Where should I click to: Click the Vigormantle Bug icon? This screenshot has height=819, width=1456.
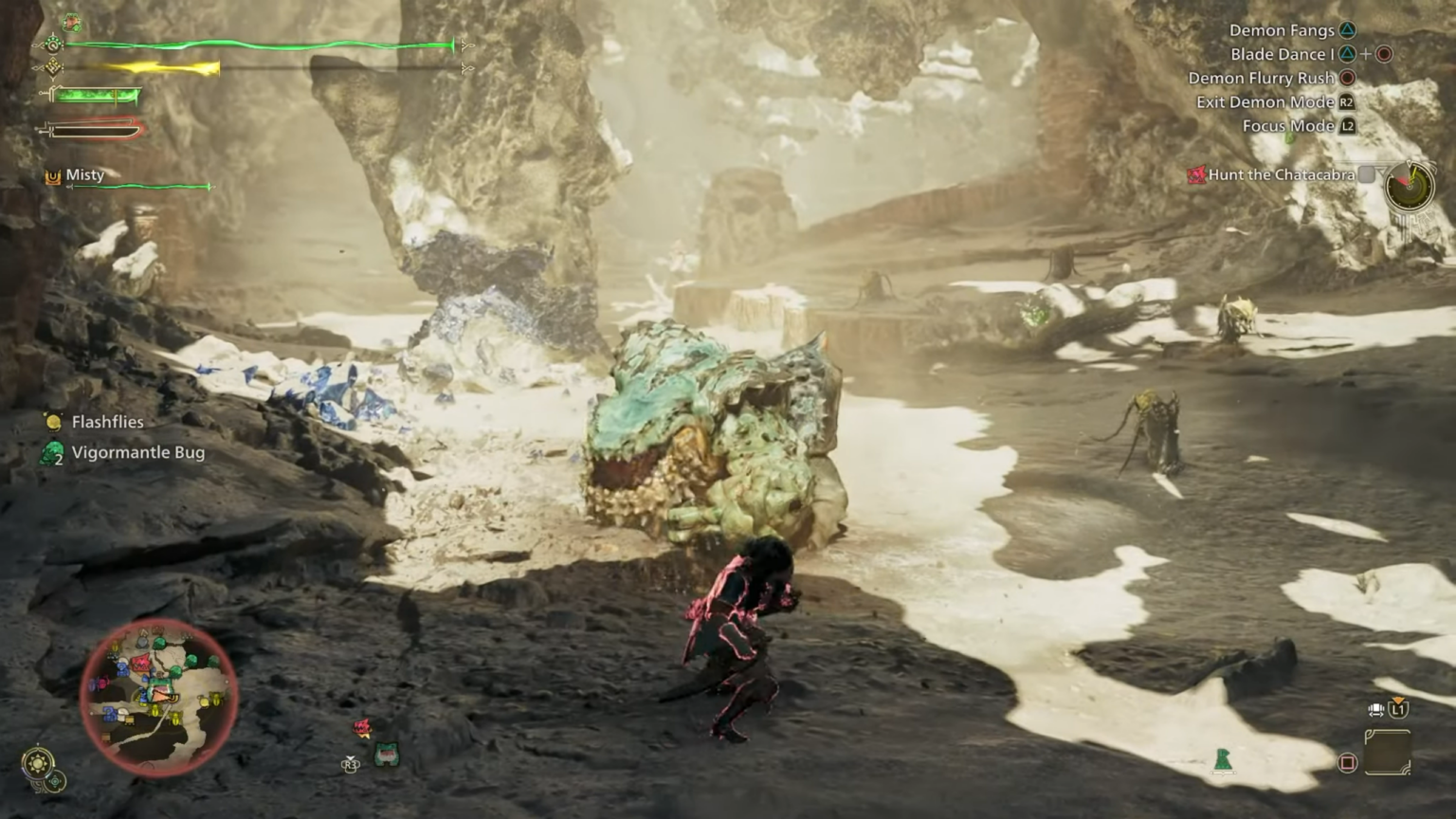[49, 452]
